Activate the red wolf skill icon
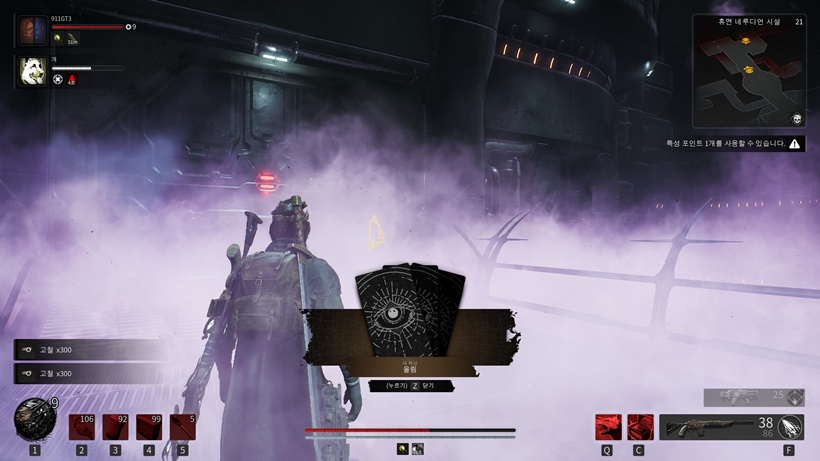Viewport: 820px width, 461px height. [x=608, y=427]
